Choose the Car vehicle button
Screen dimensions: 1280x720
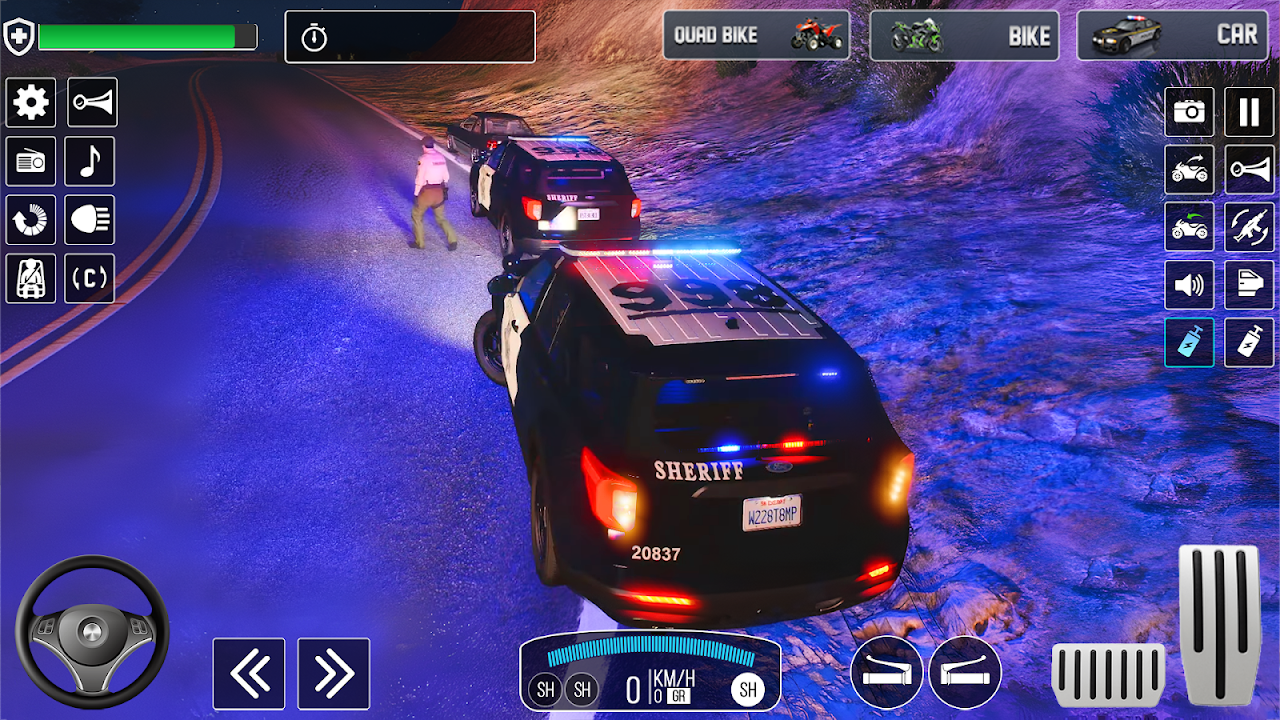pyautogui.click(x=1170, y=35)
